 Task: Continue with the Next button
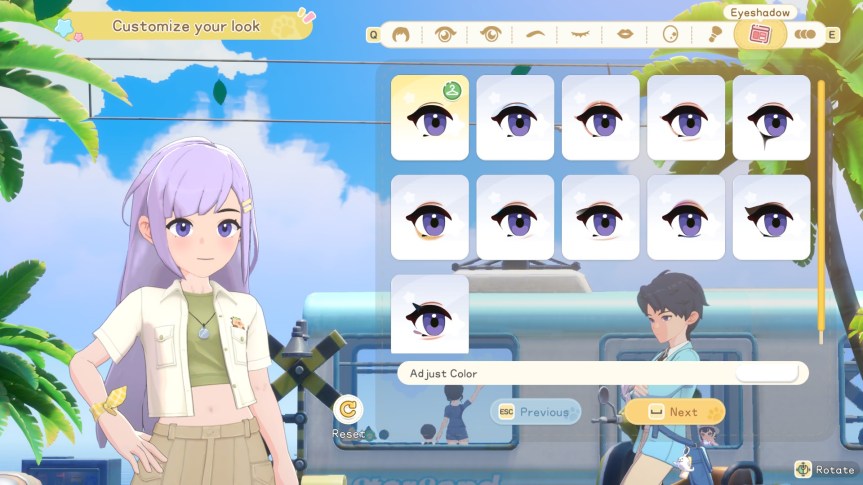(x=675, y=412)
